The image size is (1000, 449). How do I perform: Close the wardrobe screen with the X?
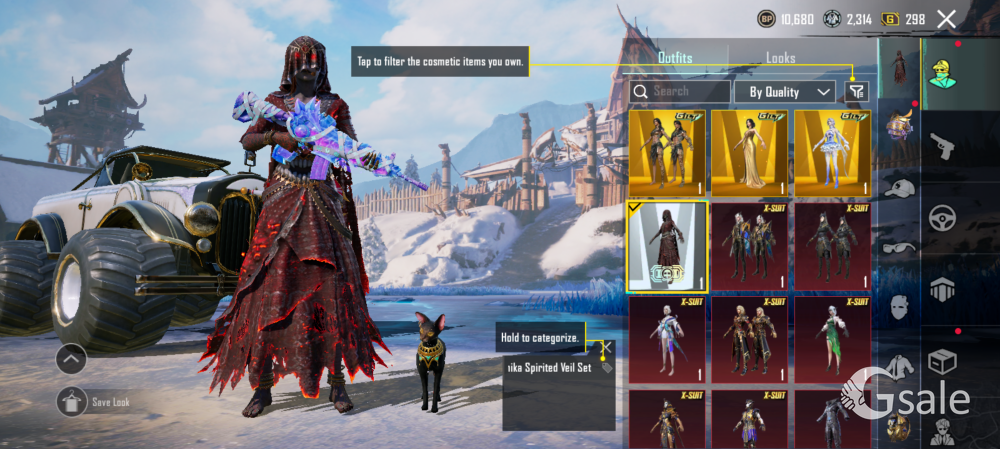coord(947,18)
